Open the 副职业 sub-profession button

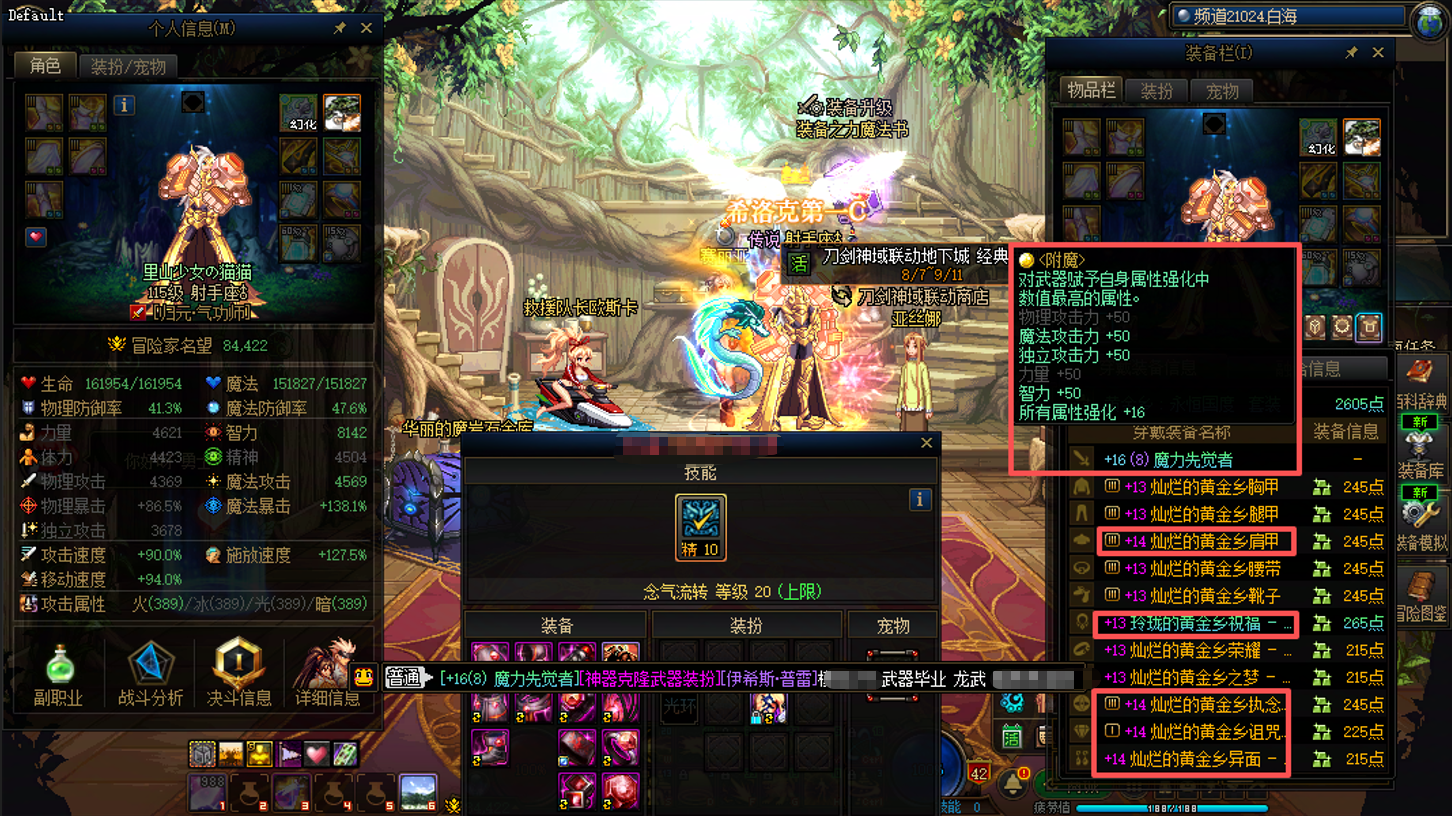click(x=58, y=674)
